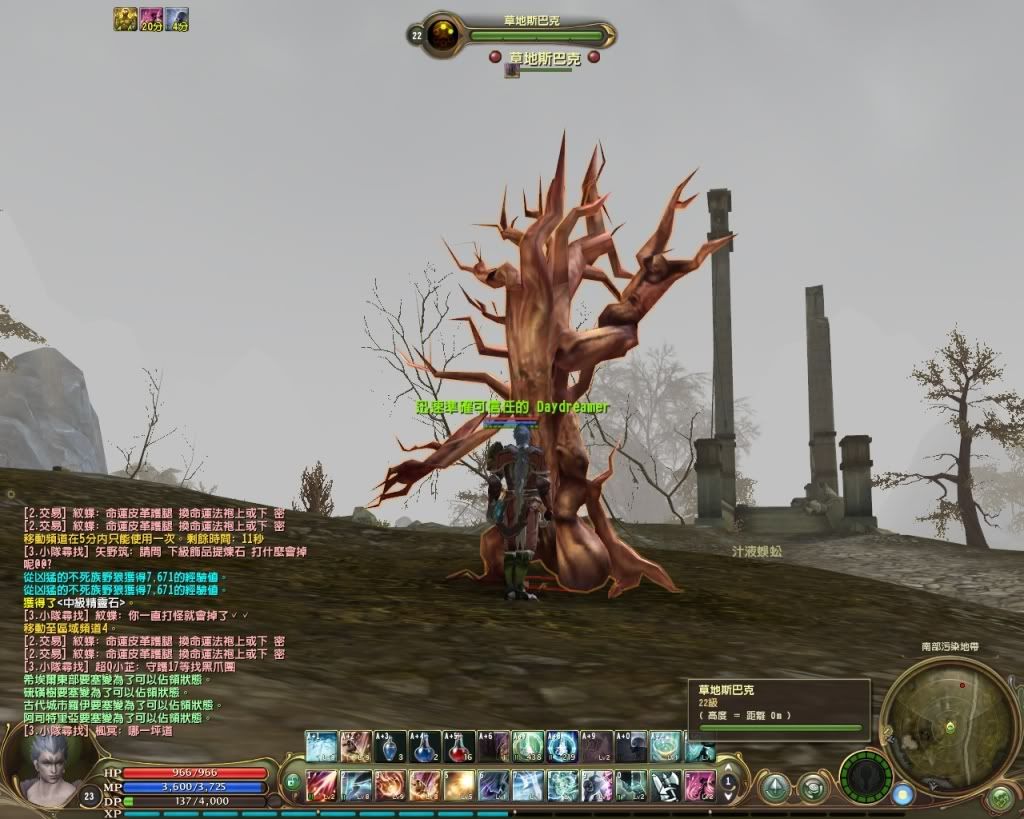Trigger the pink swirl skill on the bottom row
Image resolution: width=1024 pixels, height=819 pixels.
click(699, 784)
